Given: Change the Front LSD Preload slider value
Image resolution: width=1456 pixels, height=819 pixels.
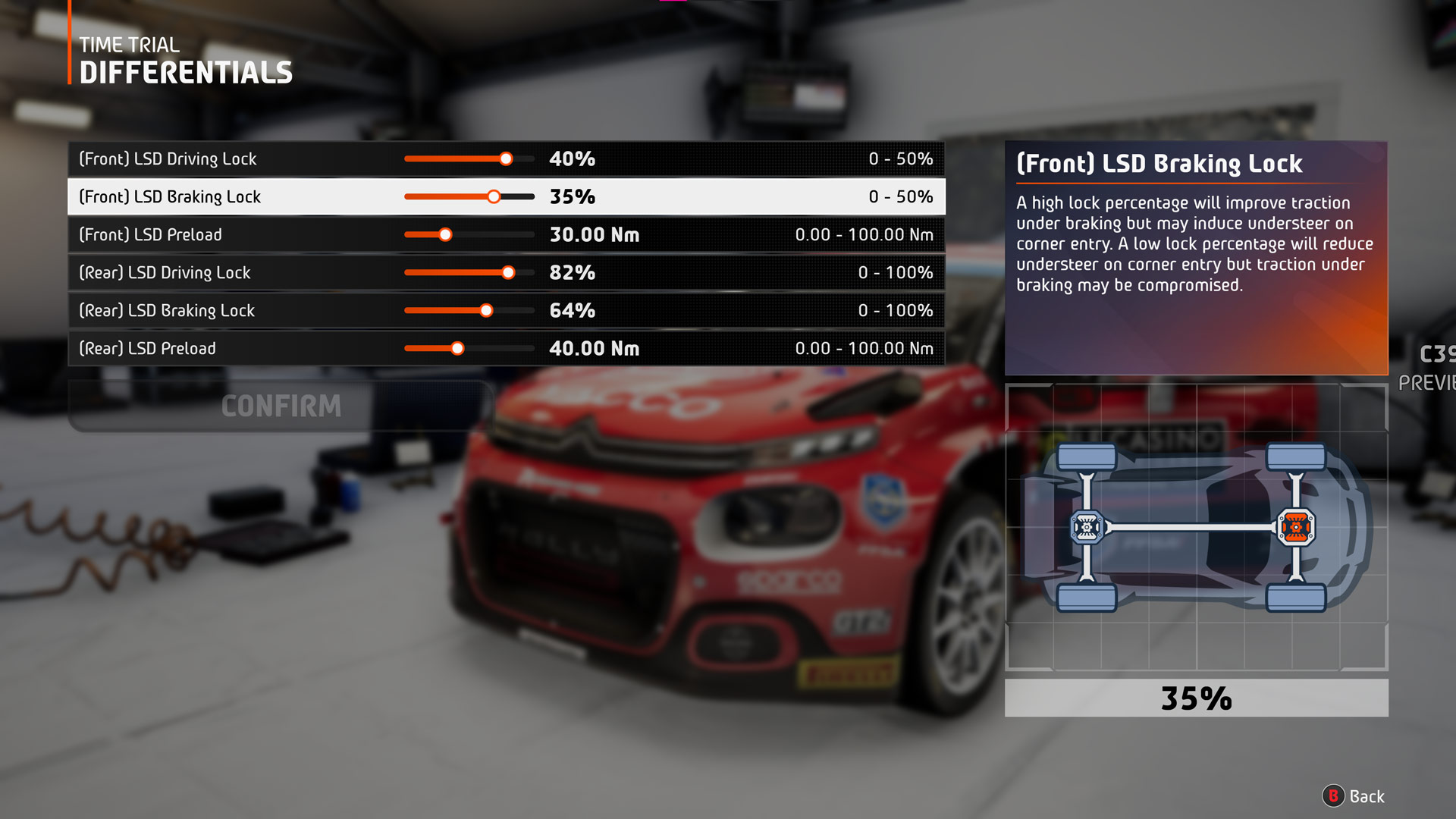Looking at the screenshot, I should coord(445,235).
